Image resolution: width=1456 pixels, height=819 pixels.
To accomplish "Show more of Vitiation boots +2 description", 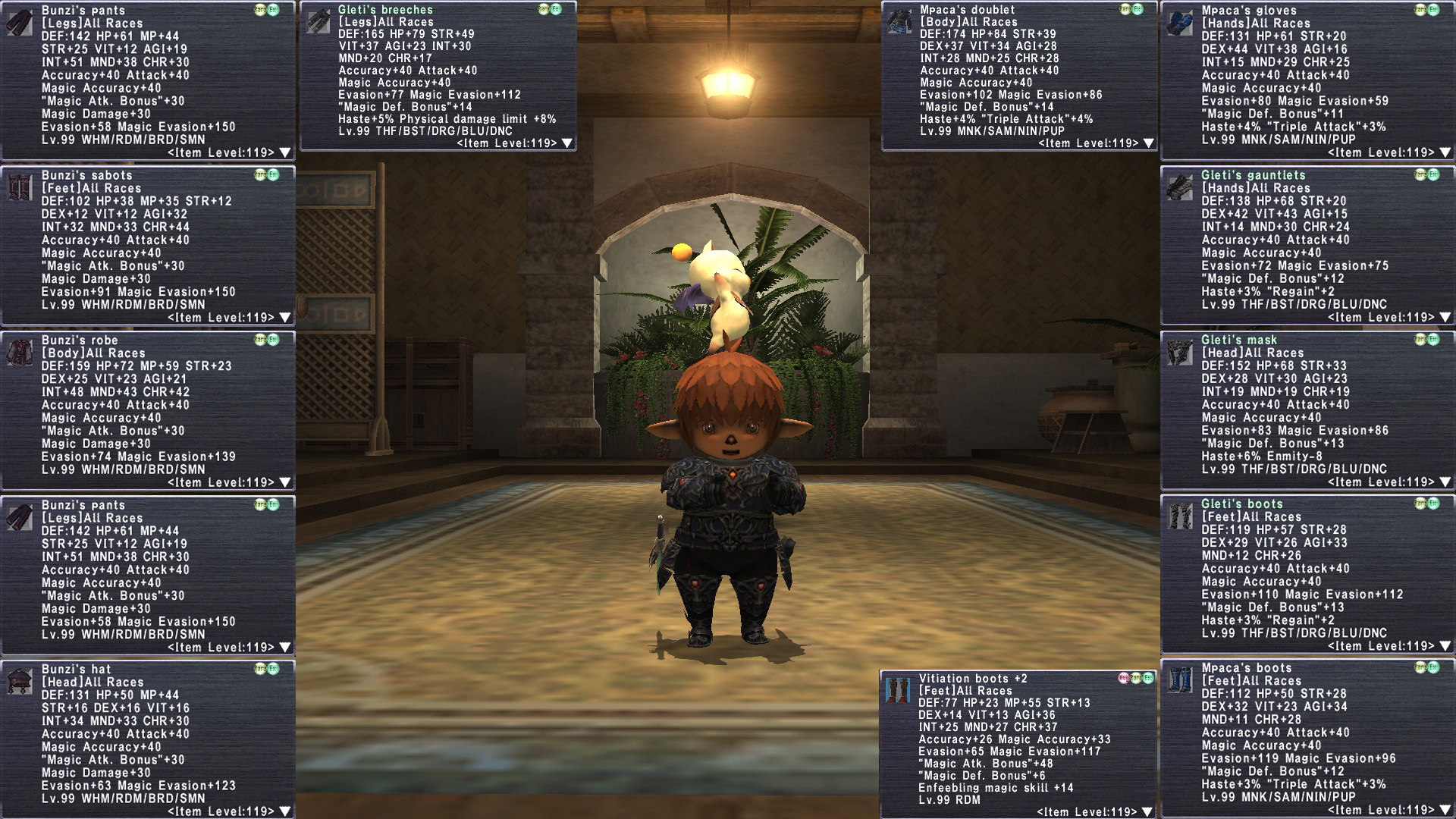I will (1147, 812).
